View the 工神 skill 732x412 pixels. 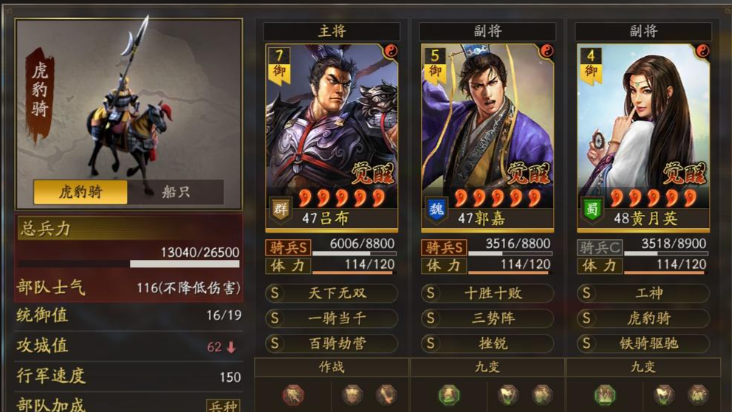click(x=643, y=294)
